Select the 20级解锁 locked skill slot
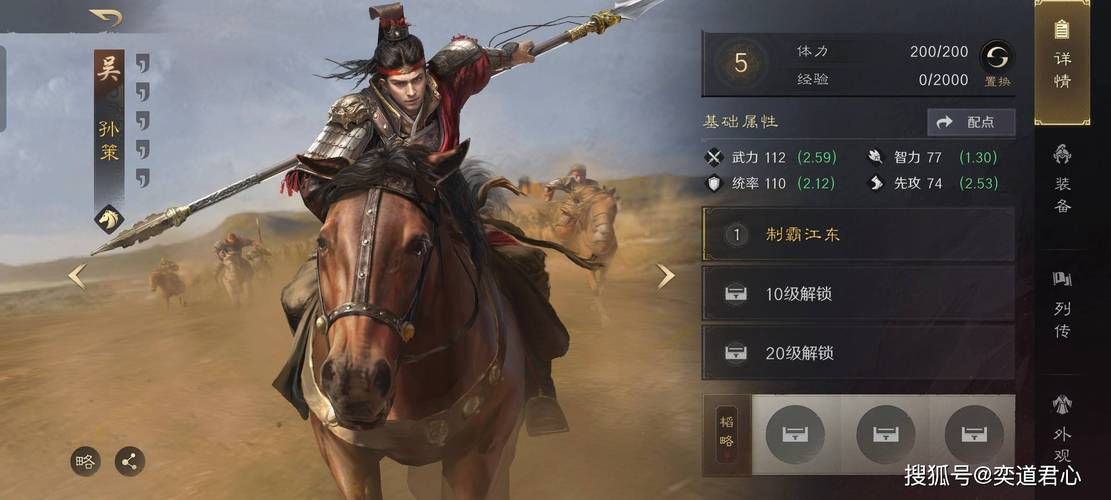The image size is (1111, 500). (x=858, y=353)
